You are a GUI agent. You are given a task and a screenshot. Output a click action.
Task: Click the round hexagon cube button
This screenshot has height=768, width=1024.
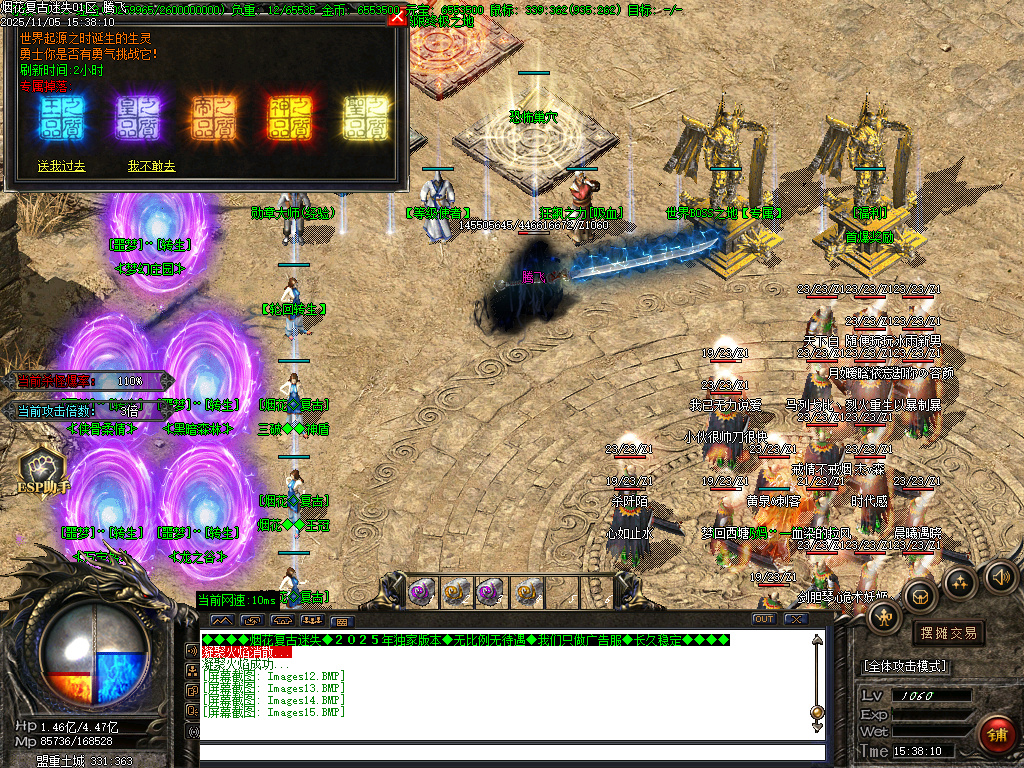[x=920, y=597]
